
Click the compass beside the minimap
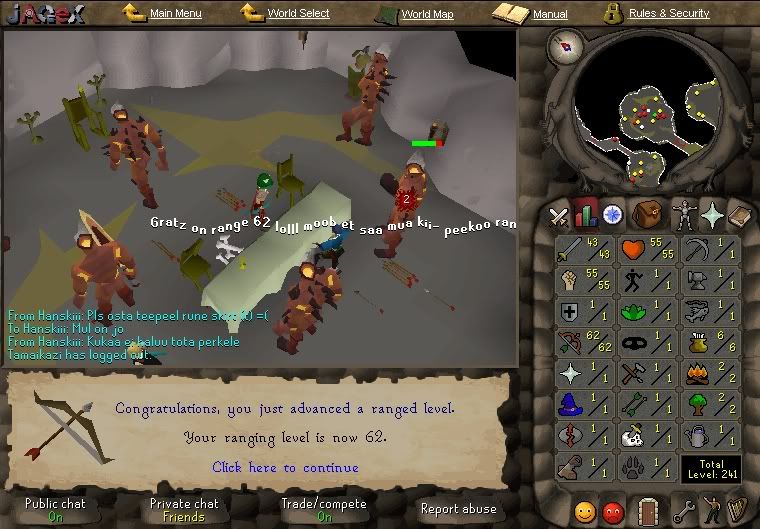coord(569,44)
